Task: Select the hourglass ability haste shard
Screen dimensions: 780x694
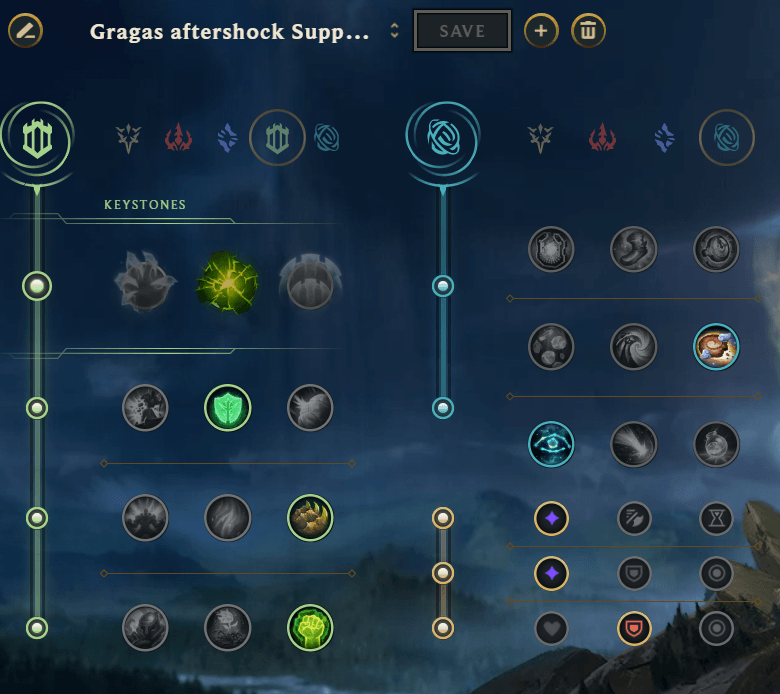Action: click(716, 518)
